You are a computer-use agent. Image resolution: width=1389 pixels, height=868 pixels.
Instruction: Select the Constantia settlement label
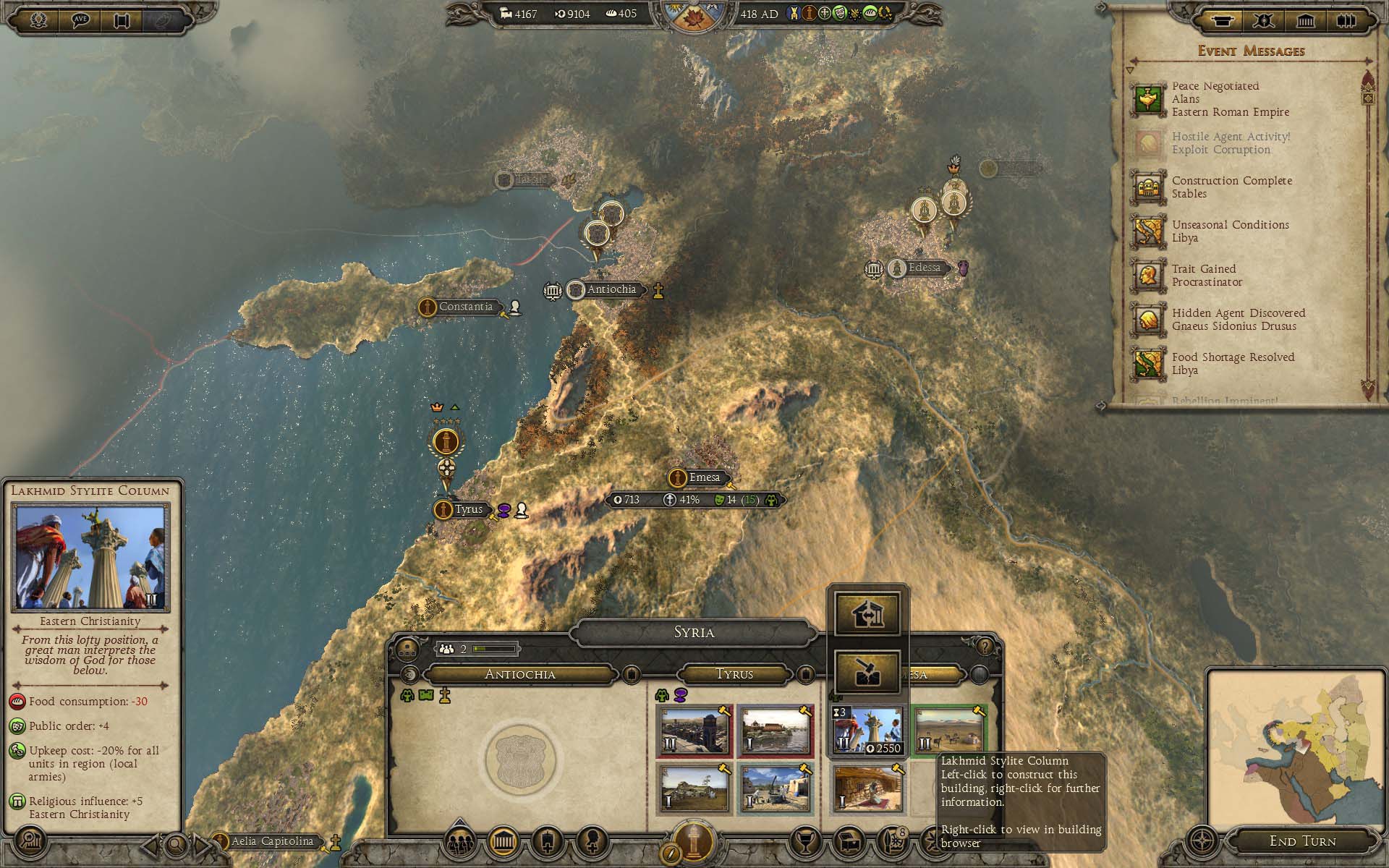click(465, 307)
